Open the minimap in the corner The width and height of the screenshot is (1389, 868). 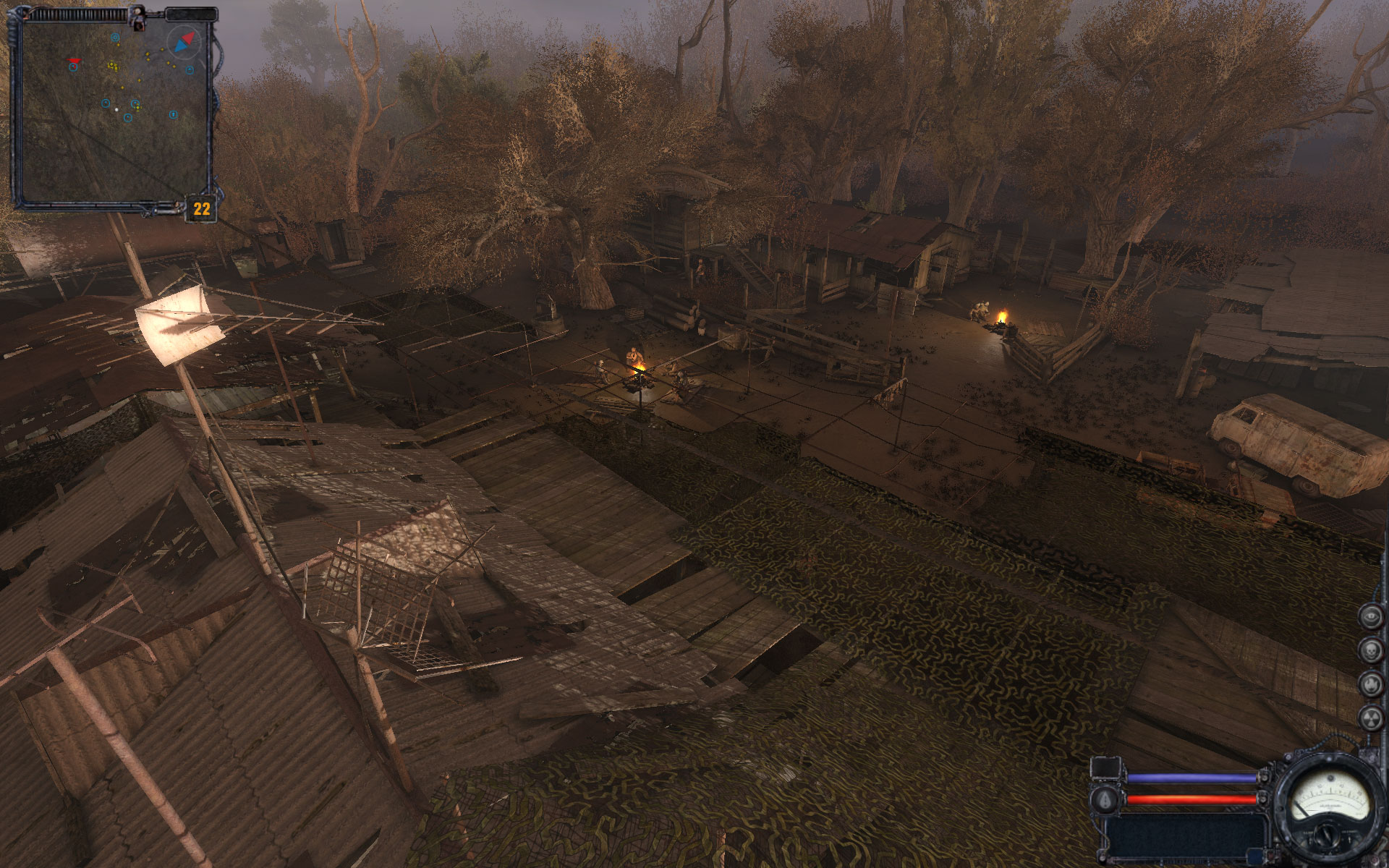(x=112, y=110)
